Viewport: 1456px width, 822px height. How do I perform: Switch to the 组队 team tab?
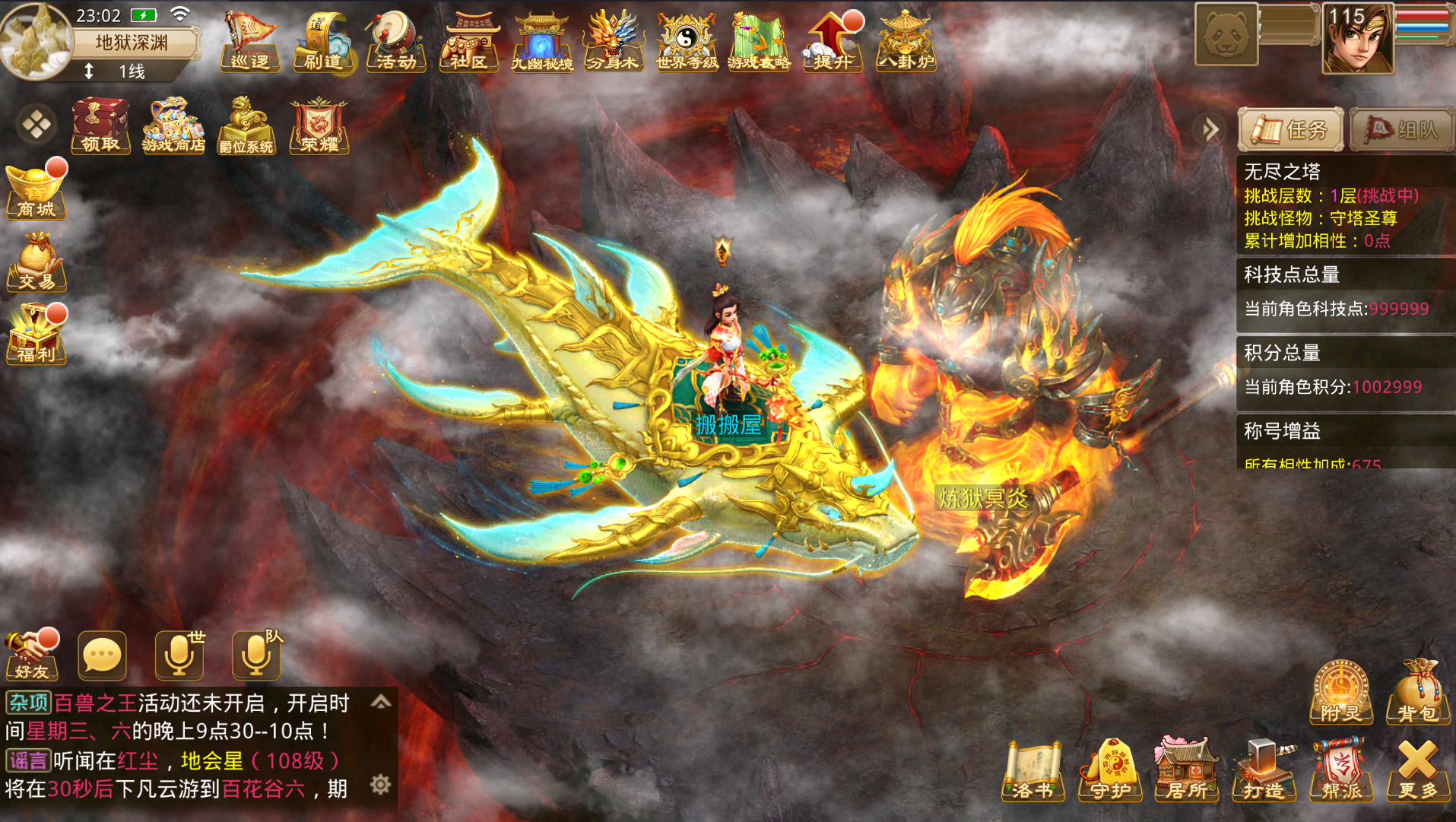tap(1401, 129)
